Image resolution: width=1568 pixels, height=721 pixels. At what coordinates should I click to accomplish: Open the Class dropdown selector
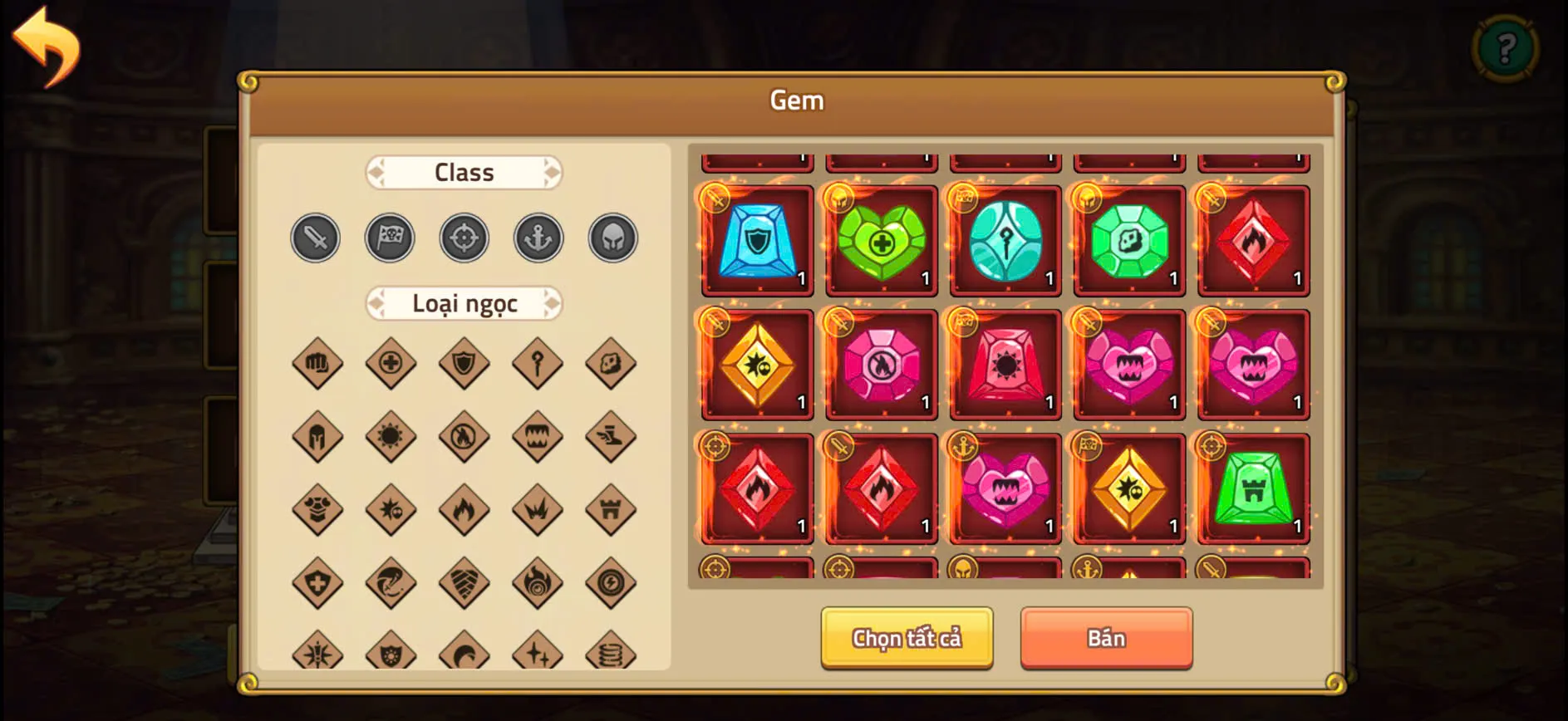click(x=464, y=172)
